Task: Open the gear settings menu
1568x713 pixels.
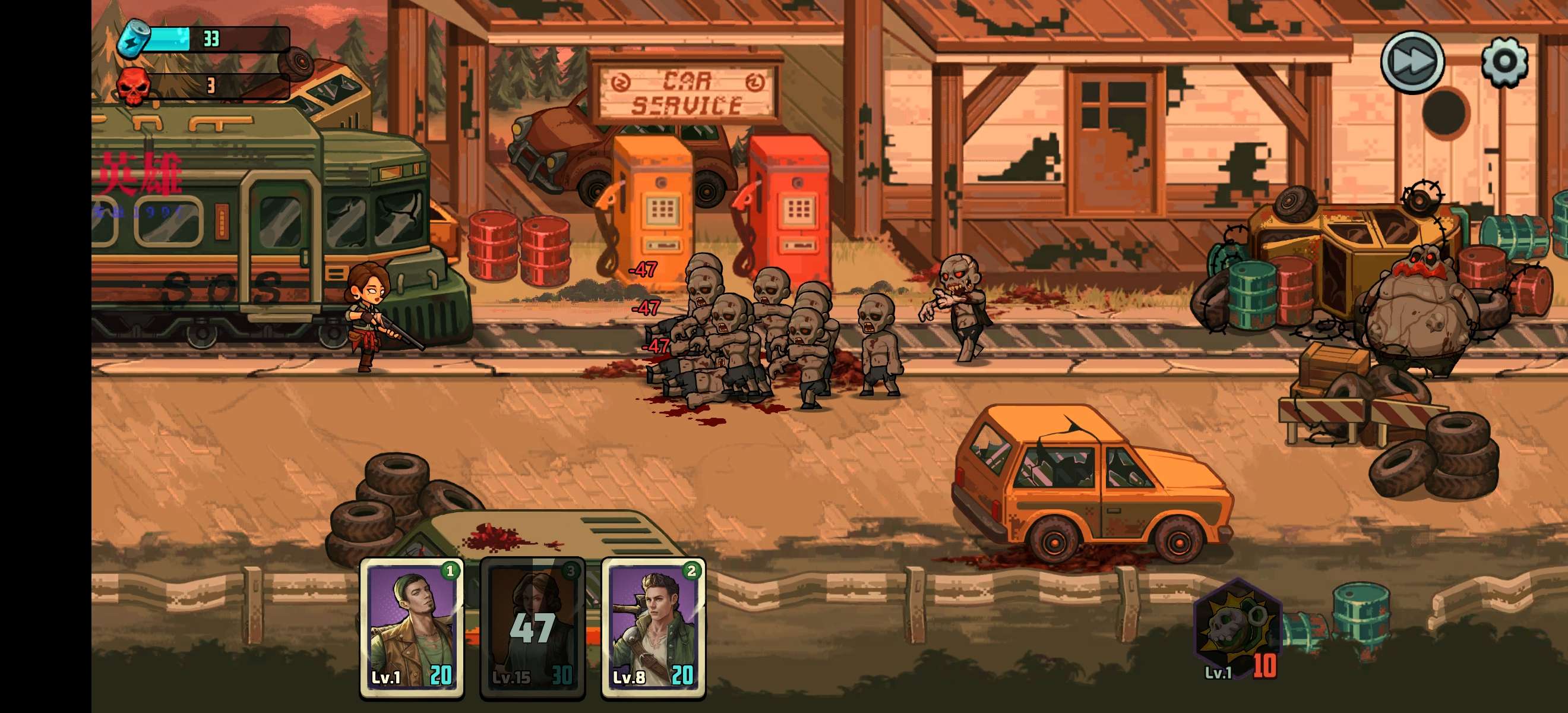Action: 1503,62
